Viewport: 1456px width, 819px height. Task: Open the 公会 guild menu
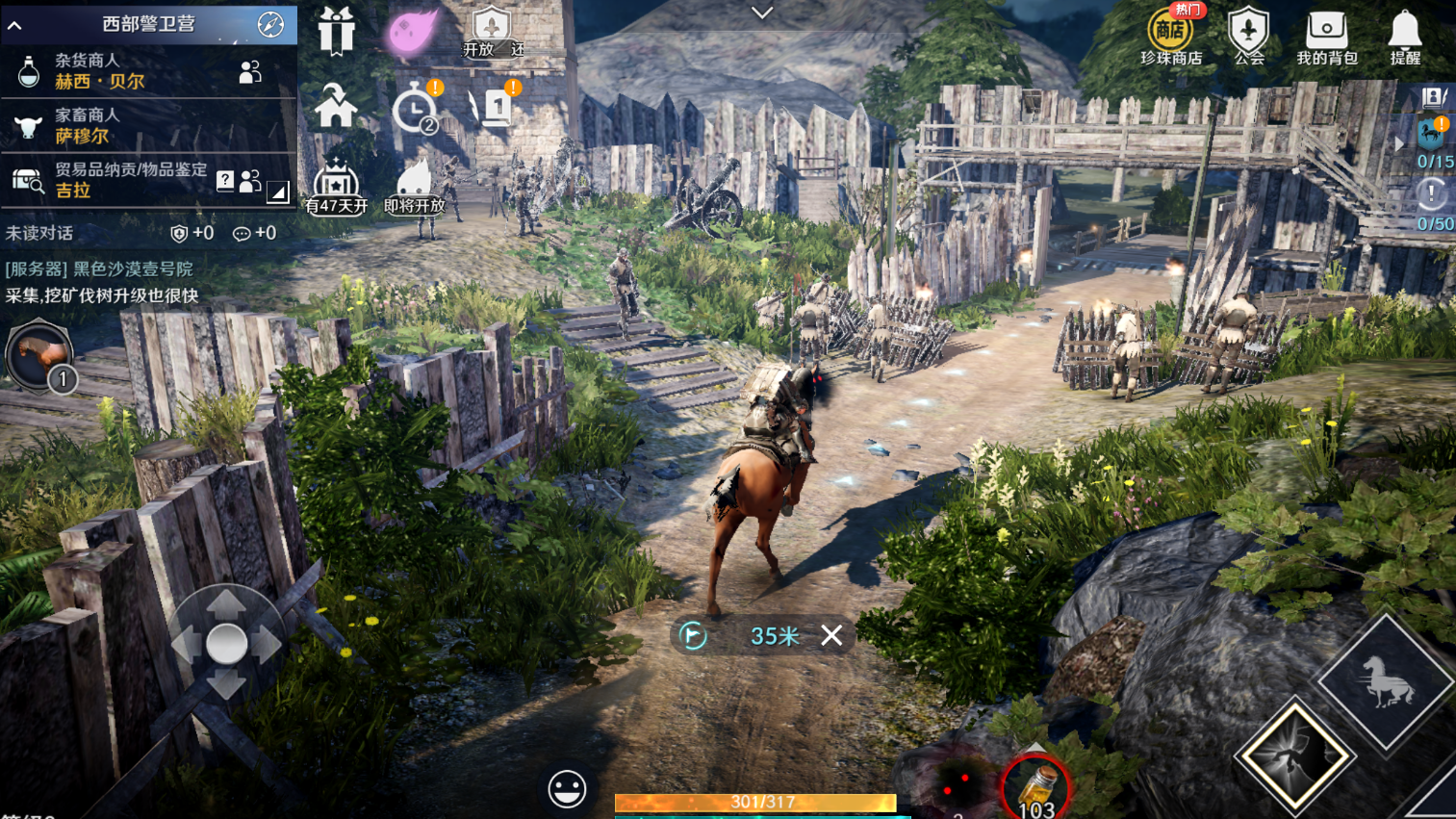click(1248, 37)
